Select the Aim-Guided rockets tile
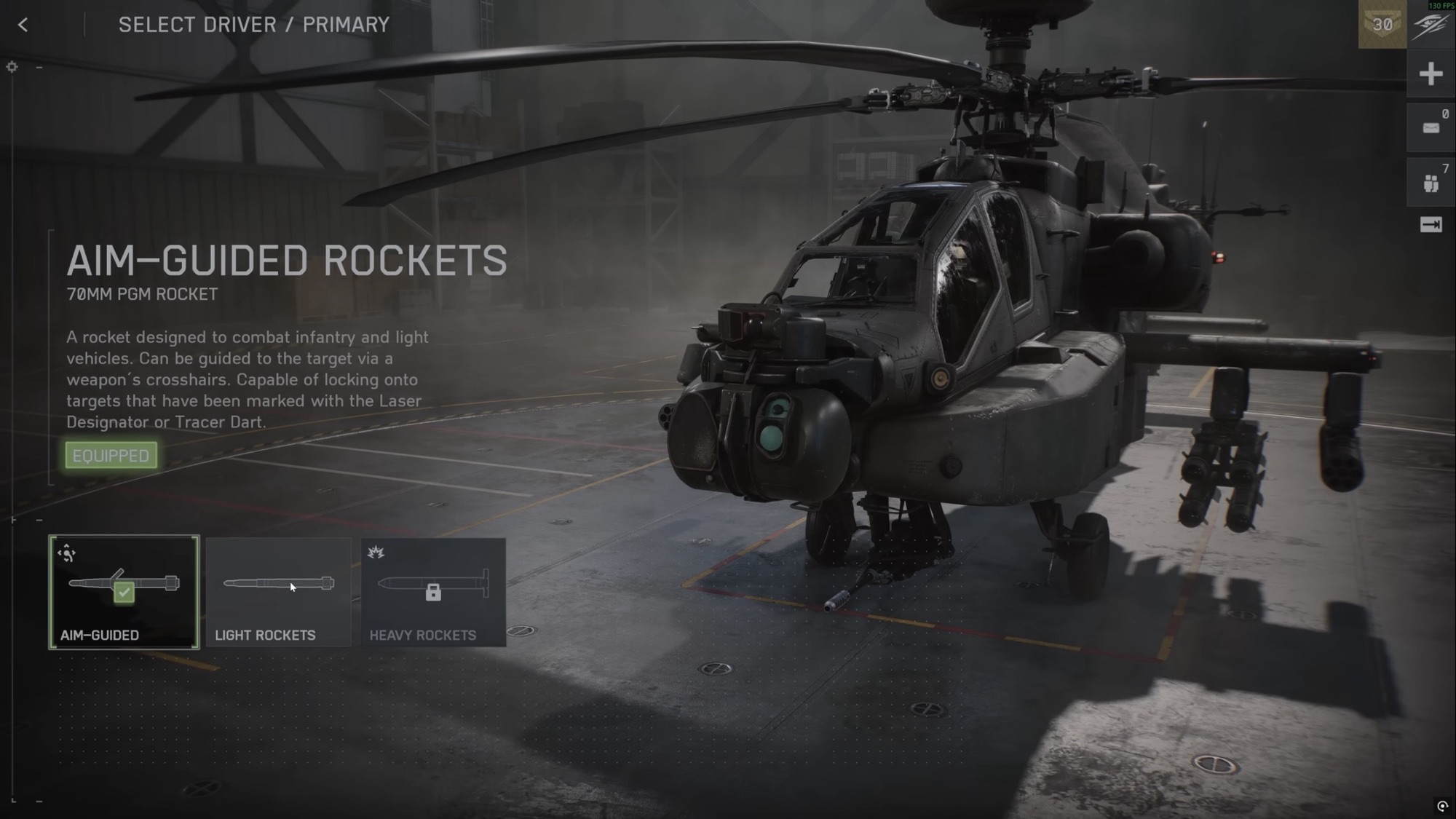 (124, 592)
